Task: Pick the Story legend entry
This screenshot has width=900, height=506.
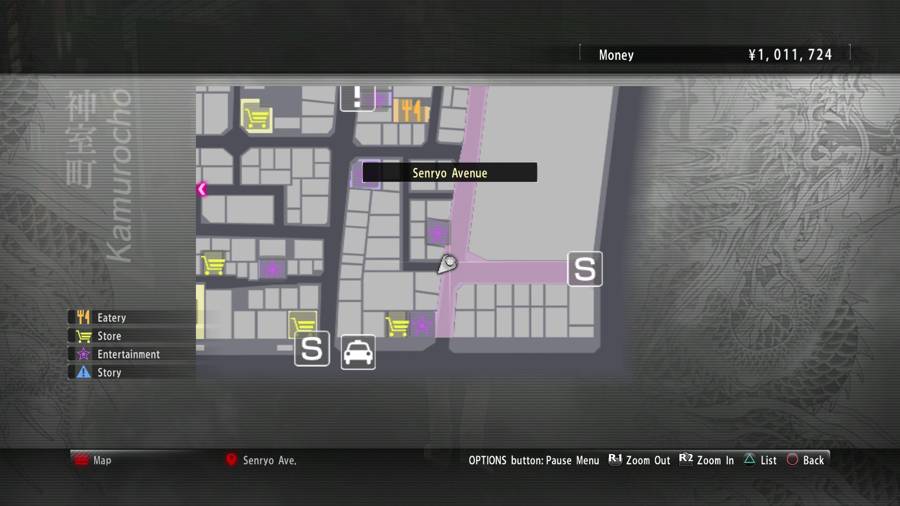Action: pos(109,372)
